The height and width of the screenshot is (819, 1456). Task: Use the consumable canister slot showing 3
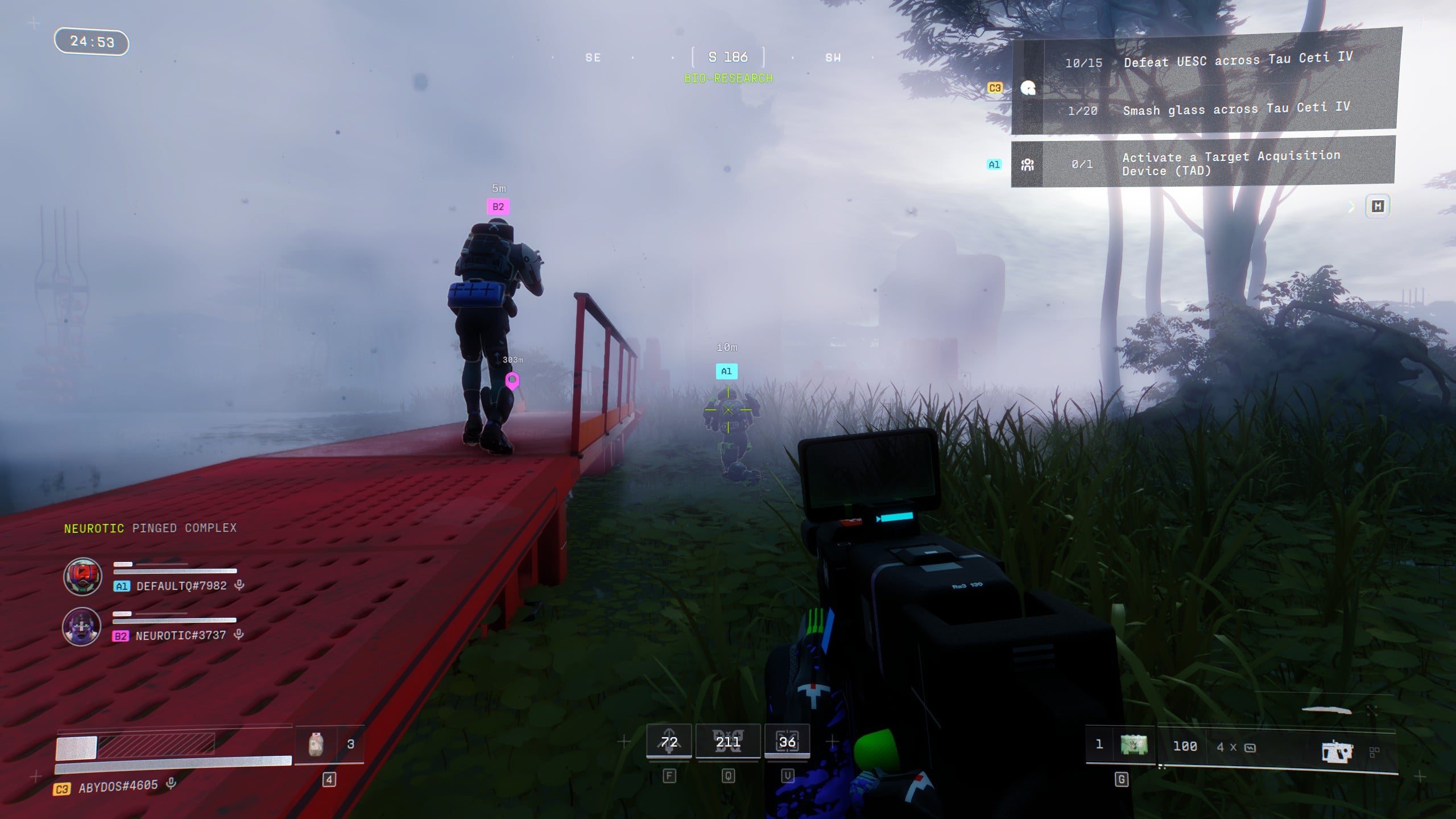click(316, 744)
